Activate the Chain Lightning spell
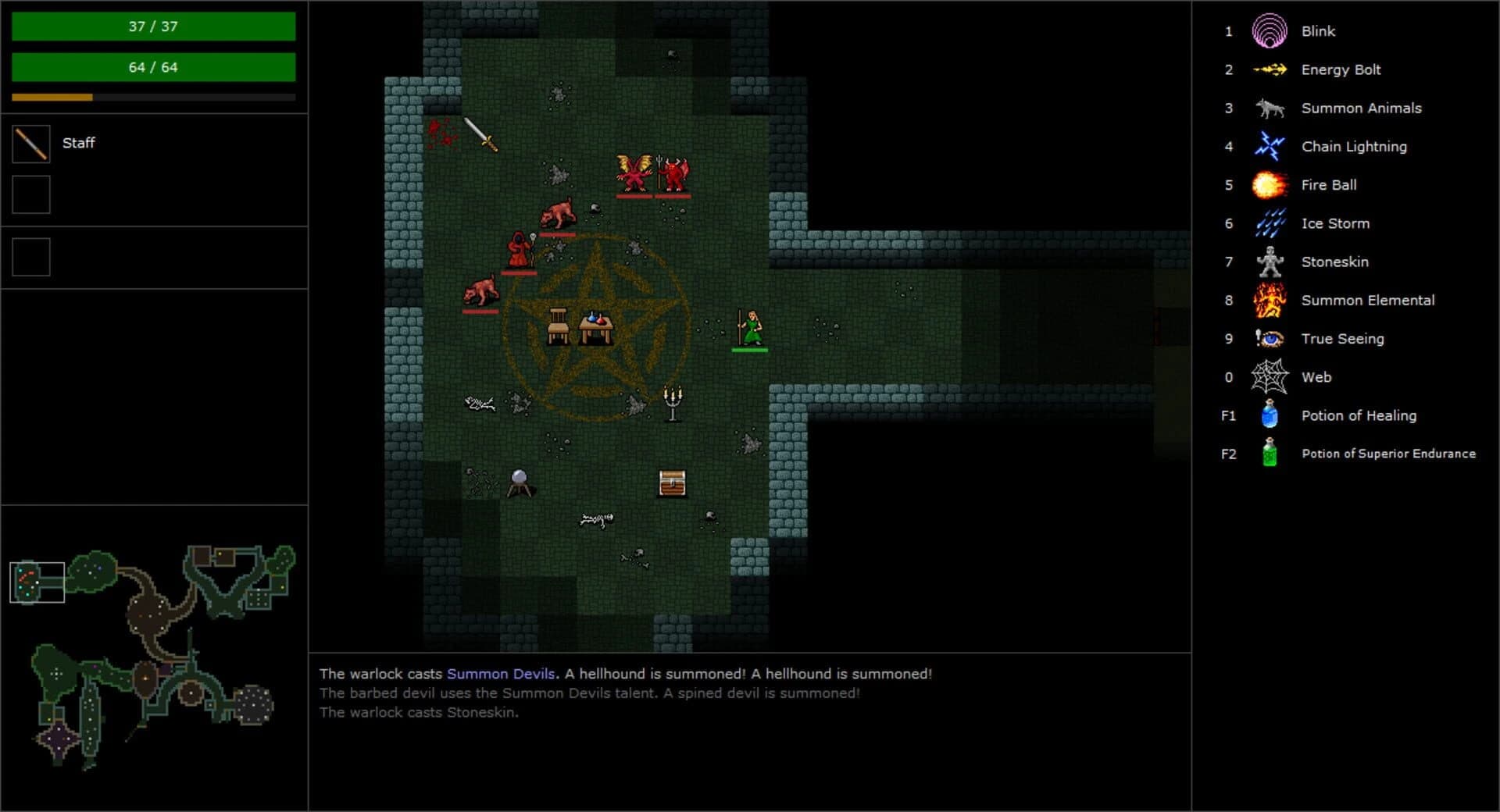Viewport: 1500px width, 812px height. pos(1271,146)
